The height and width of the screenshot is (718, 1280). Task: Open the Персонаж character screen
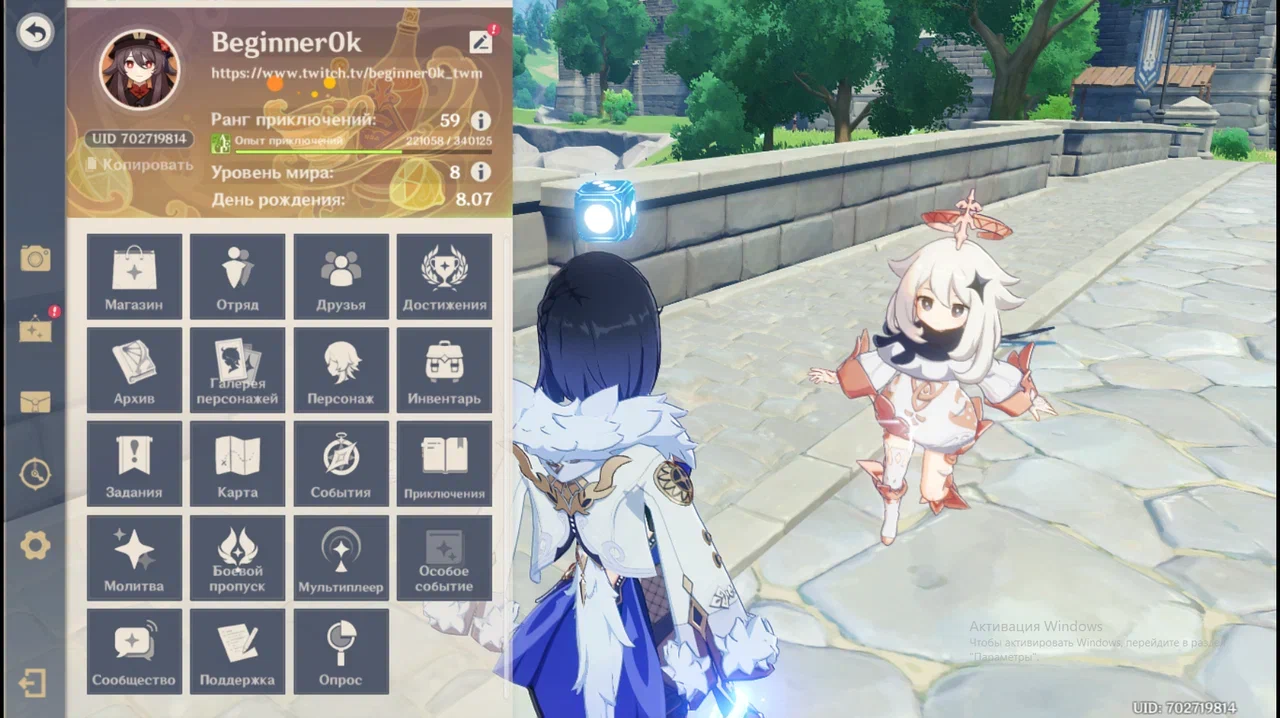[341, 370]
